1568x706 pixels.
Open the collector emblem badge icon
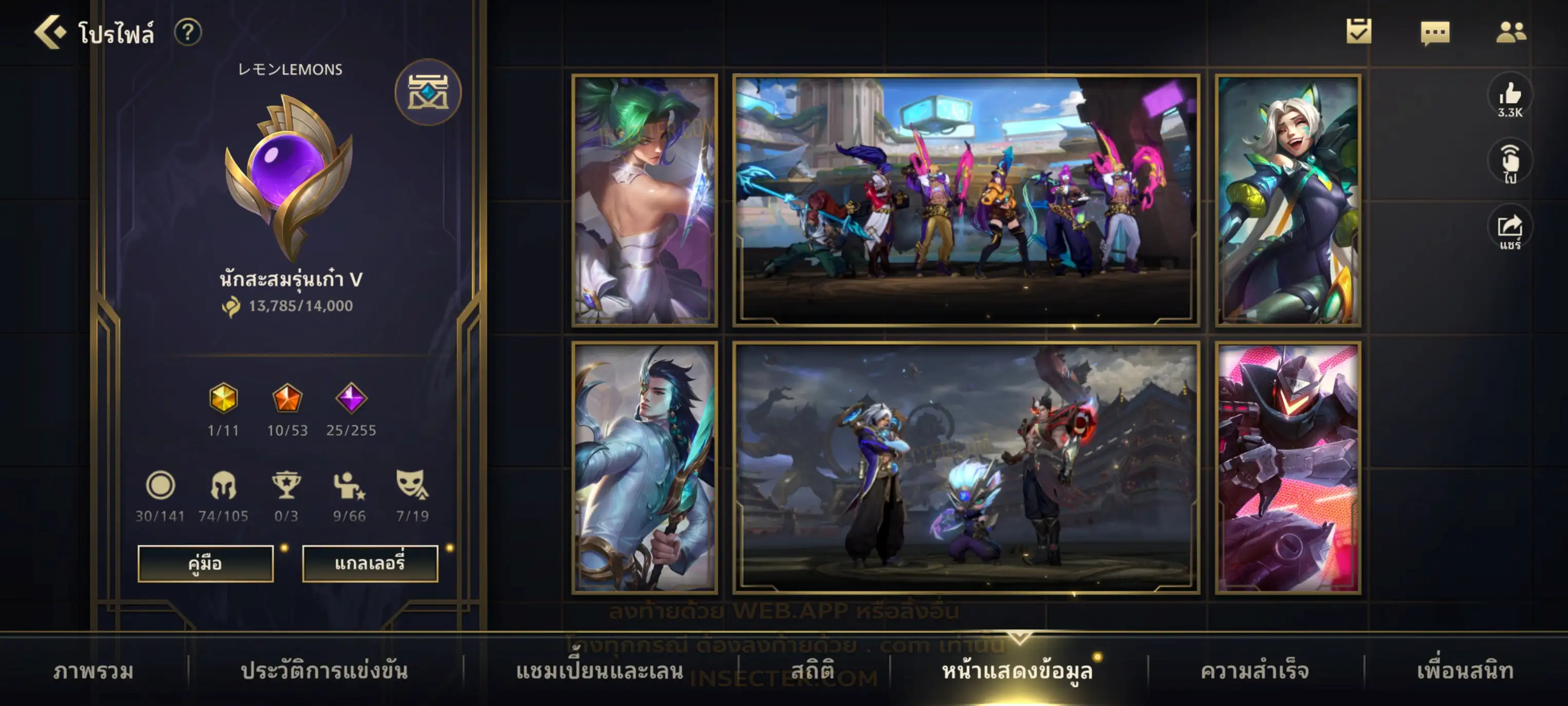428,93
